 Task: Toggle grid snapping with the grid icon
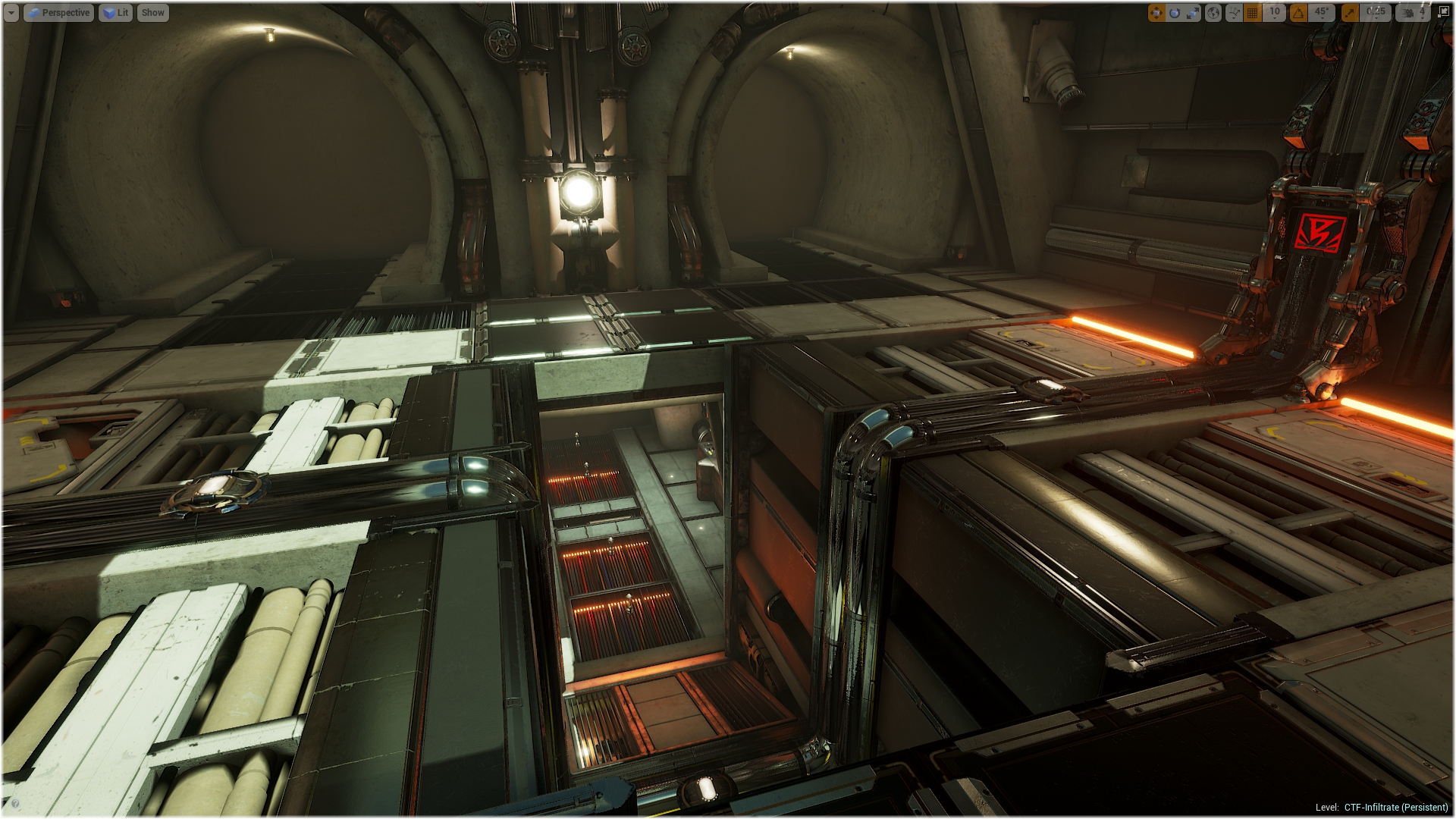[x=1253, y=13]
